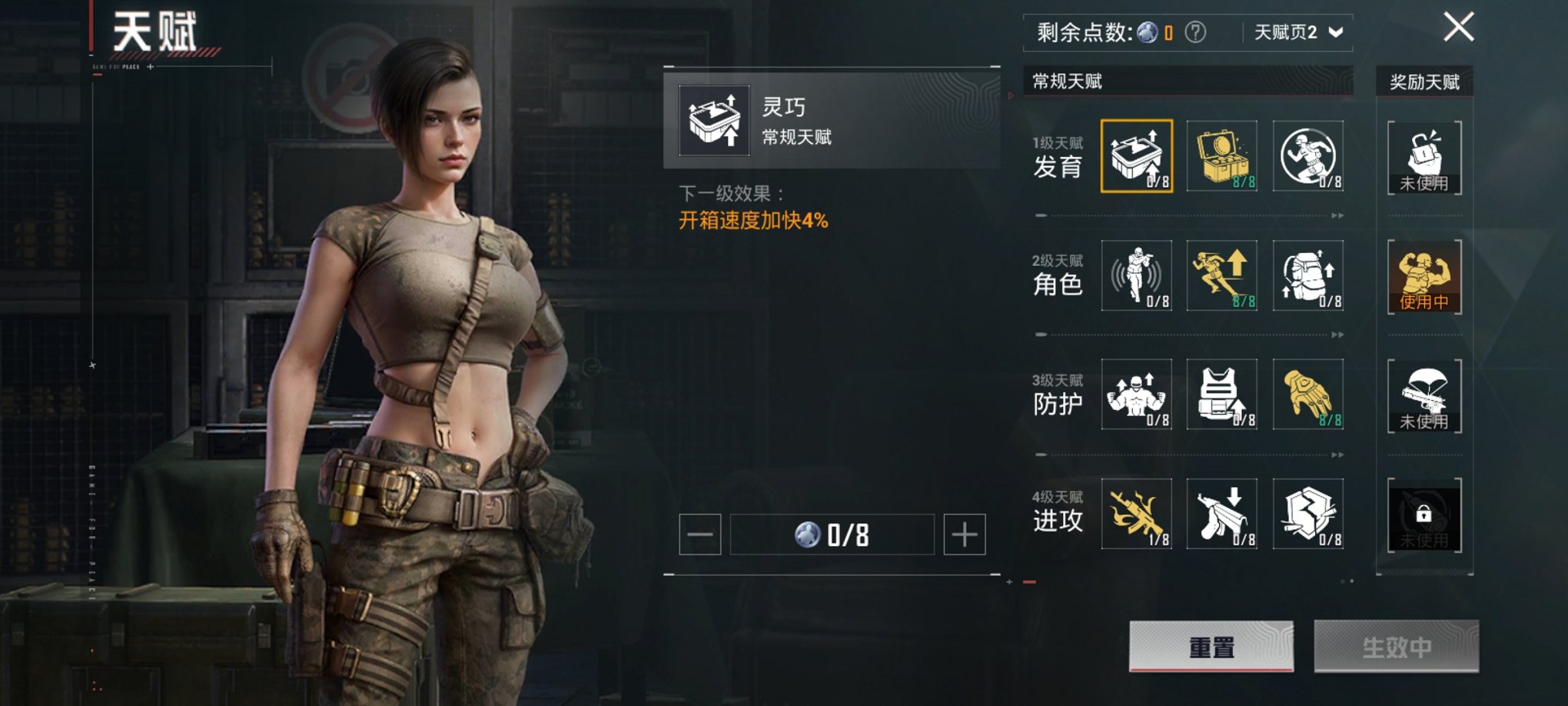
Task: Select the 使用中 muscle reward talent
Action: pyautogui.click(x=1423, y=276)
